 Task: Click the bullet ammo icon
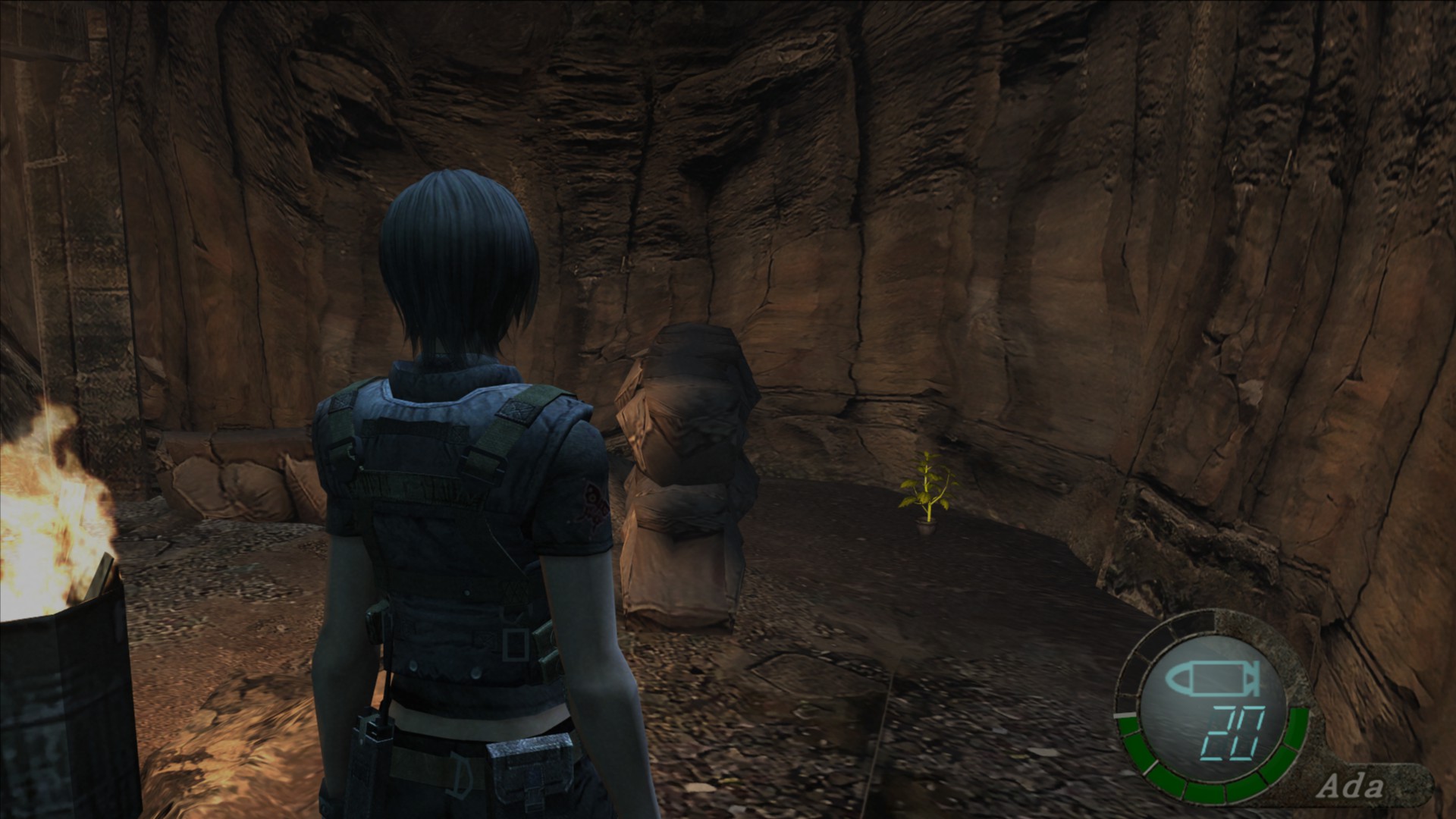(x=1212, y=679)
